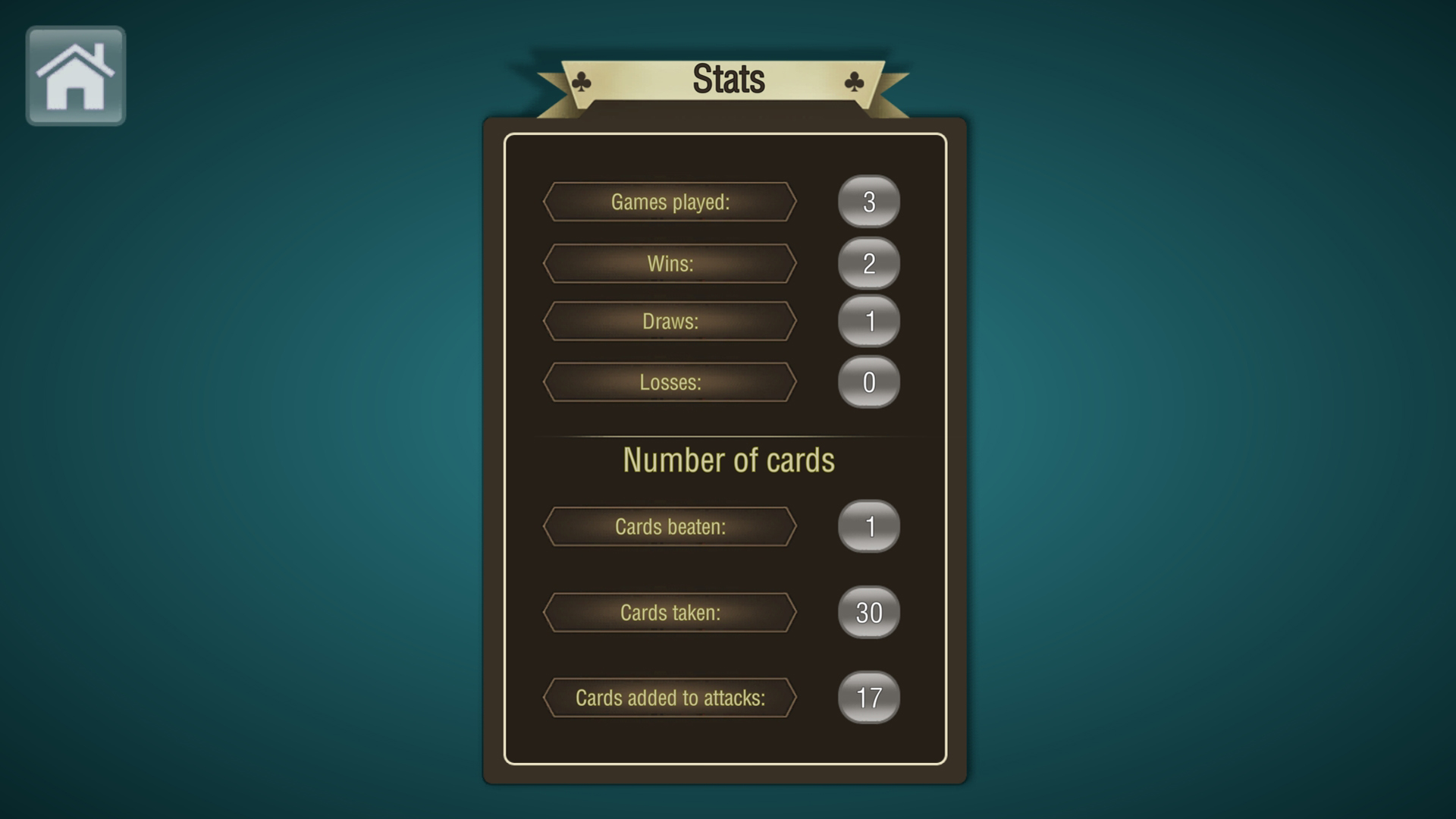
Task: Click the Stats ribbon title
Action: tap(730, 76)
